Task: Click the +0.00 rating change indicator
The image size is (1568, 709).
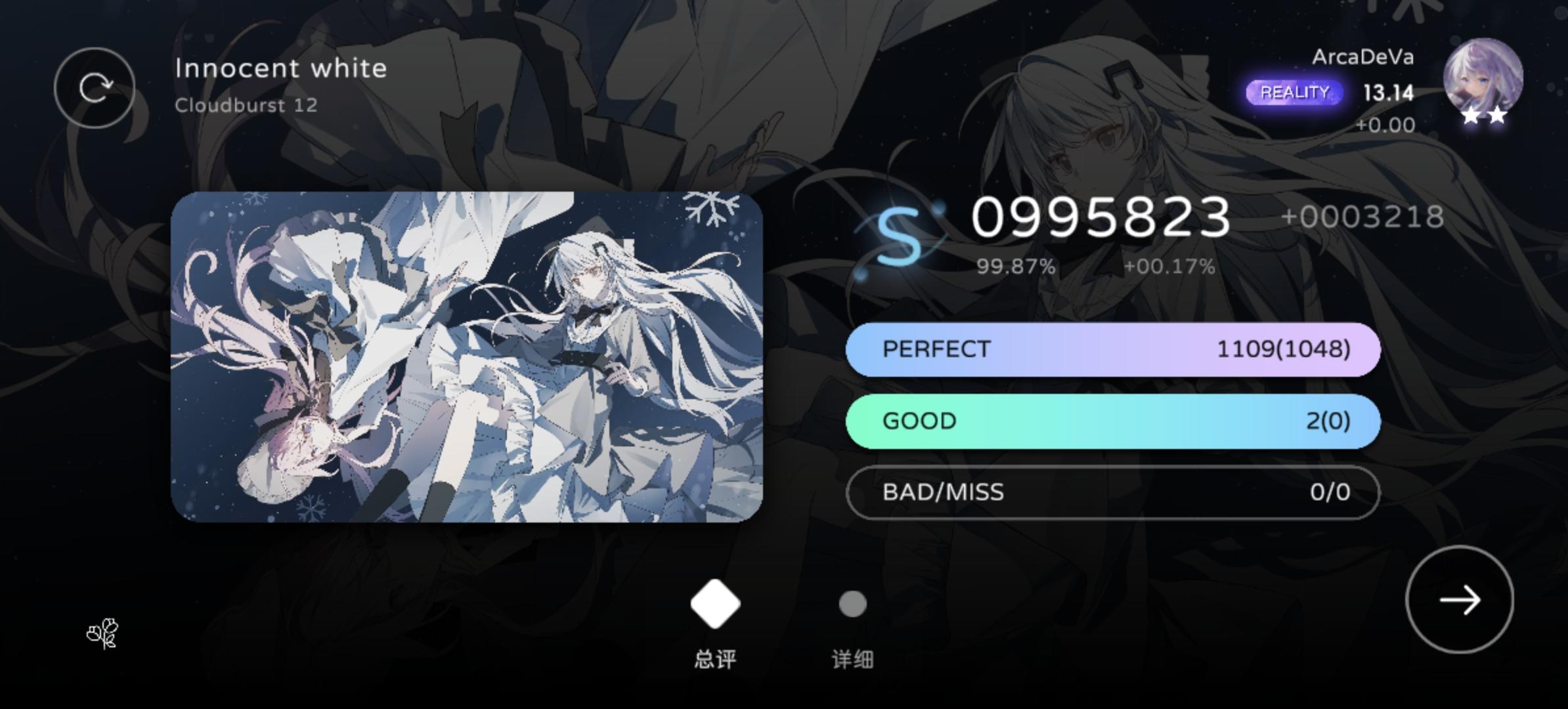Action: (x=1387, y=125)
